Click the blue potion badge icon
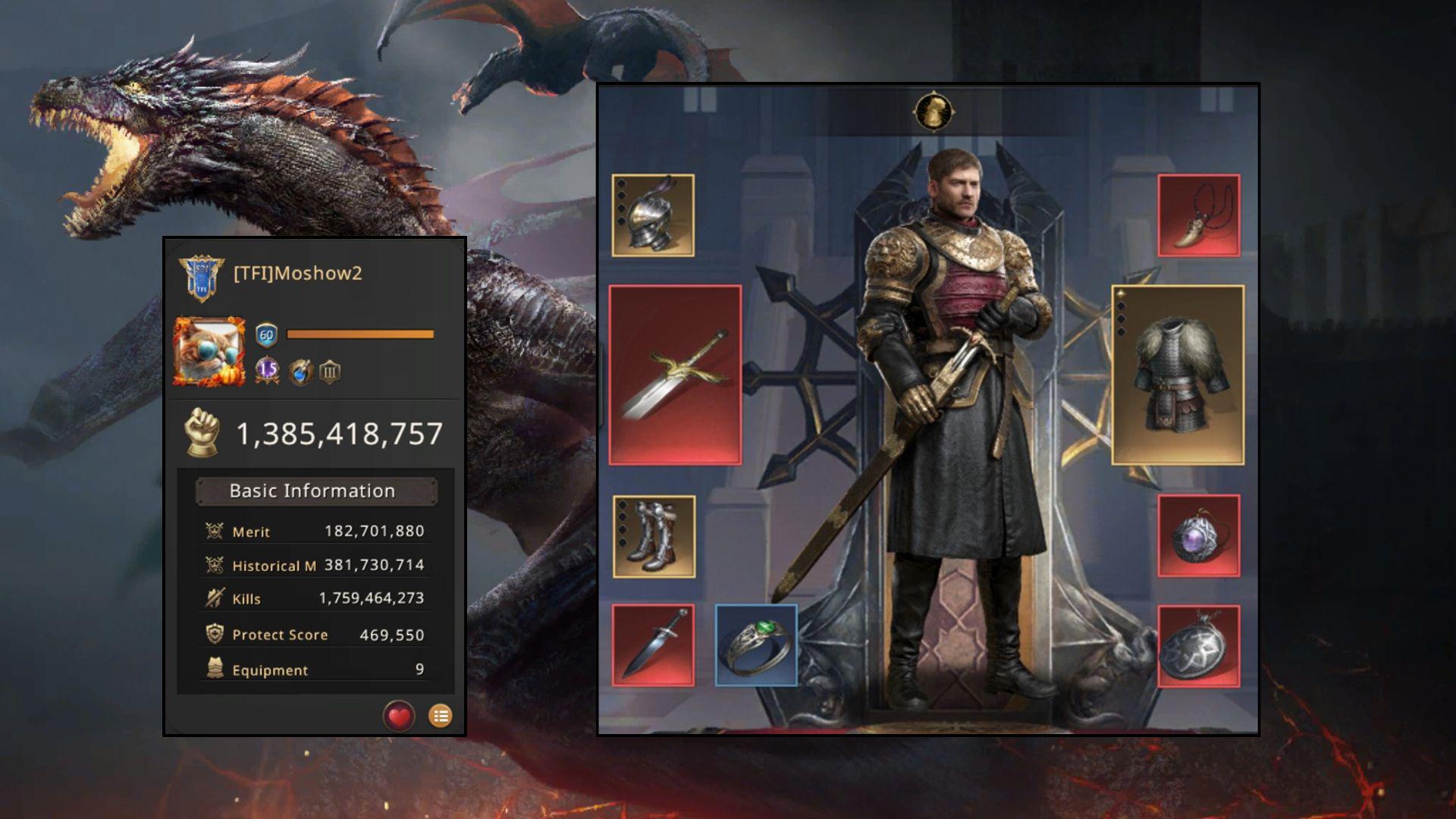This screenshot has height=819, width=1456. click(x=300, y=372)
